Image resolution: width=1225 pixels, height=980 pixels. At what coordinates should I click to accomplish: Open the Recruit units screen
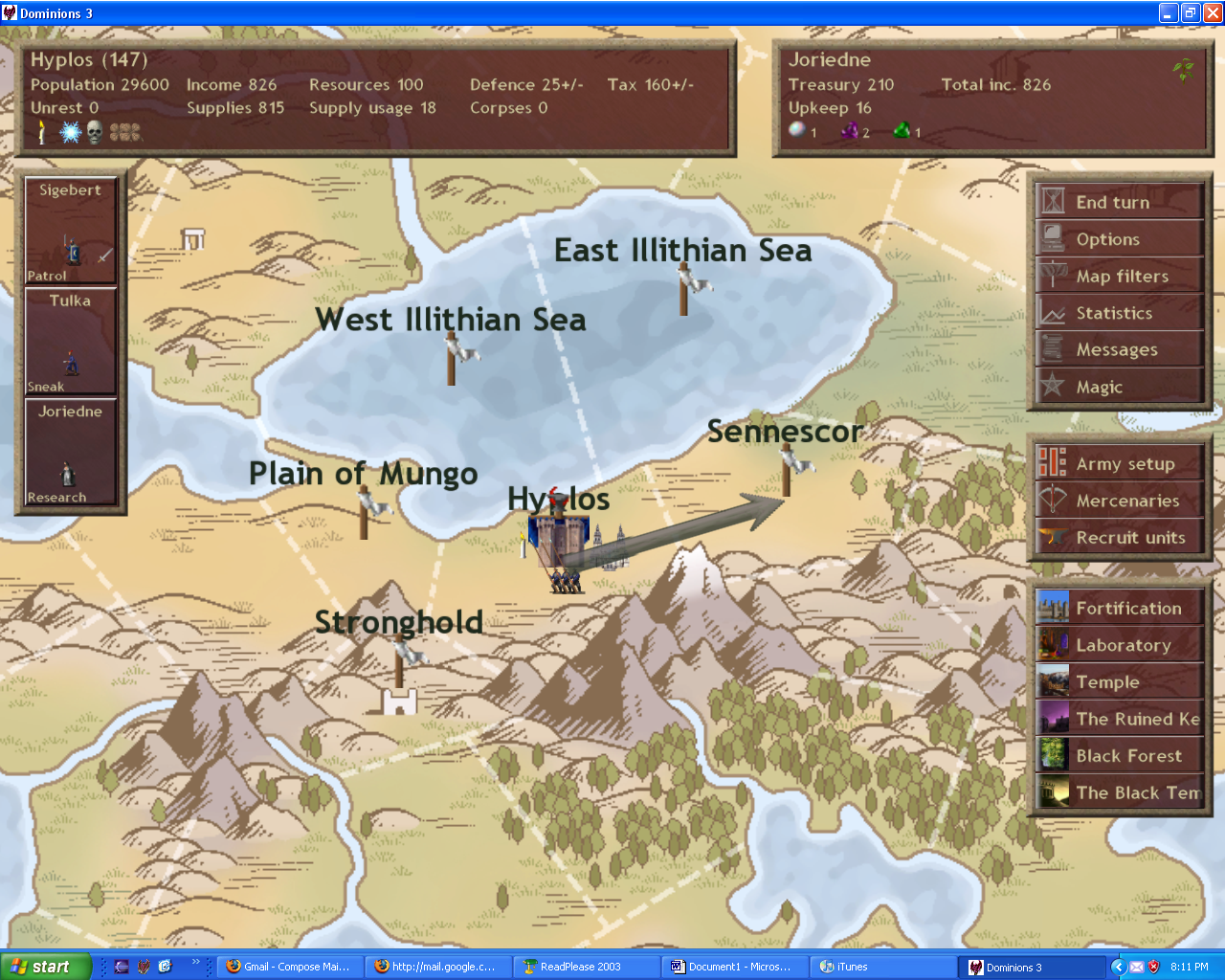(x=1118, y=538)
